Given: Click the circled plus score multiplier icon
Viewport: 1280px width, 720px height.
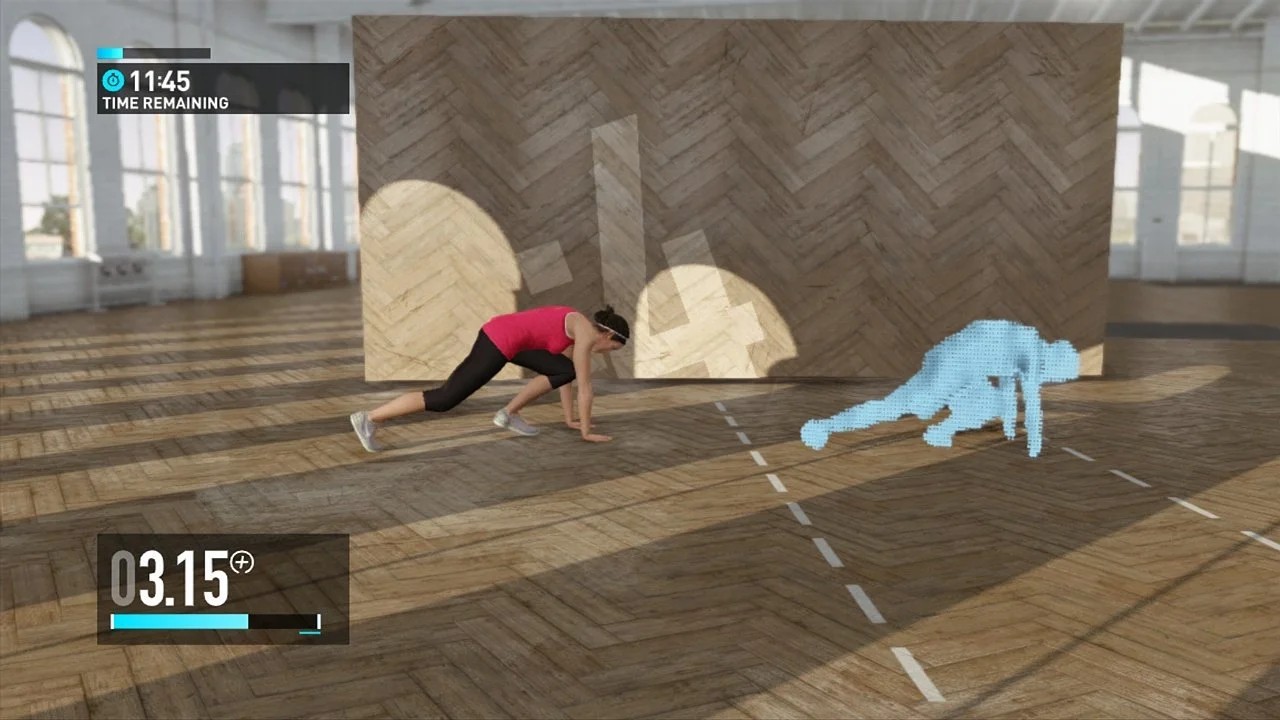Looking at the screenshot, I should click(244, 563).
